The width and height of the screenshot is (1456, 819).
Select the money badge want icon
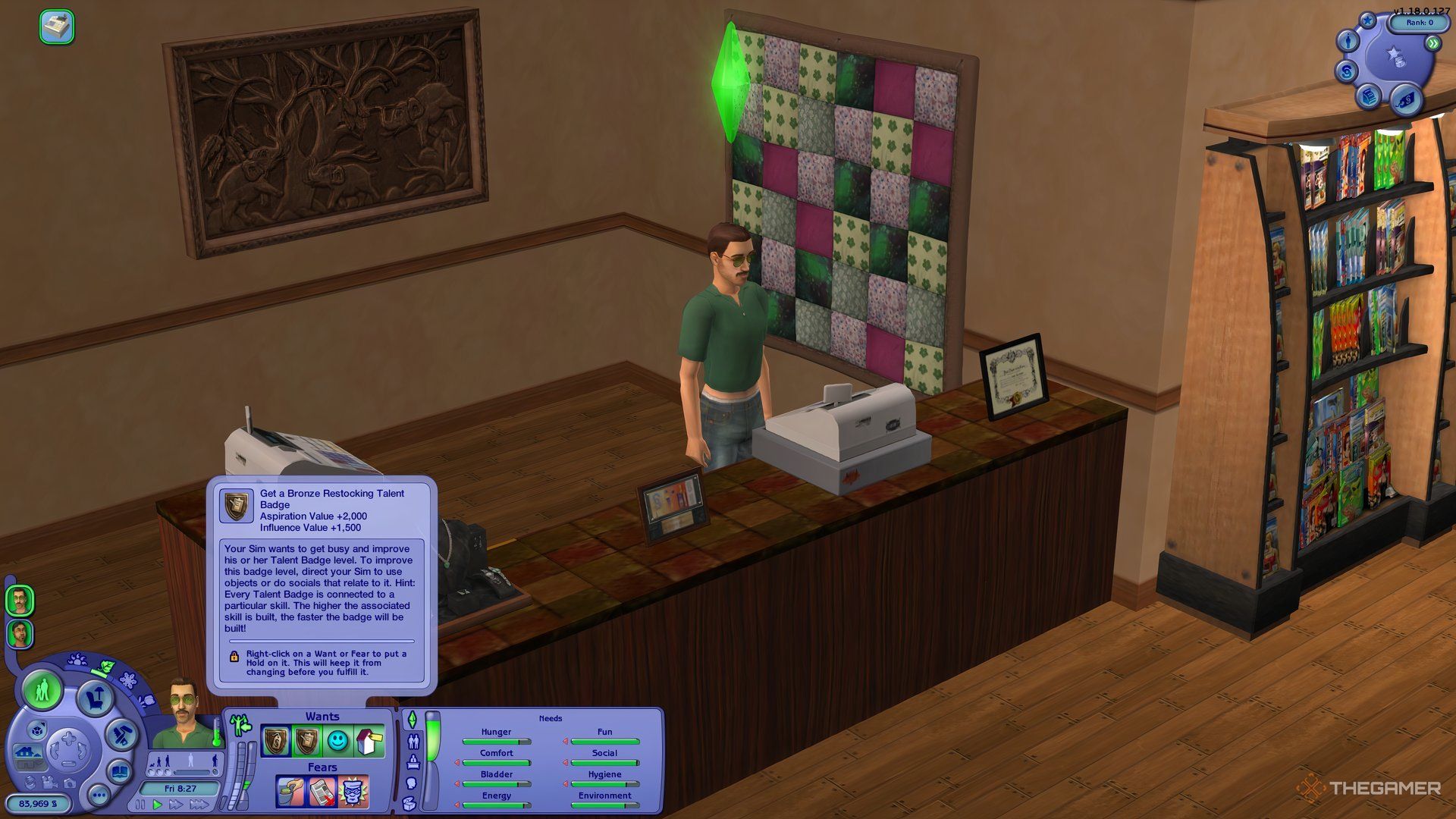[275, 741]
